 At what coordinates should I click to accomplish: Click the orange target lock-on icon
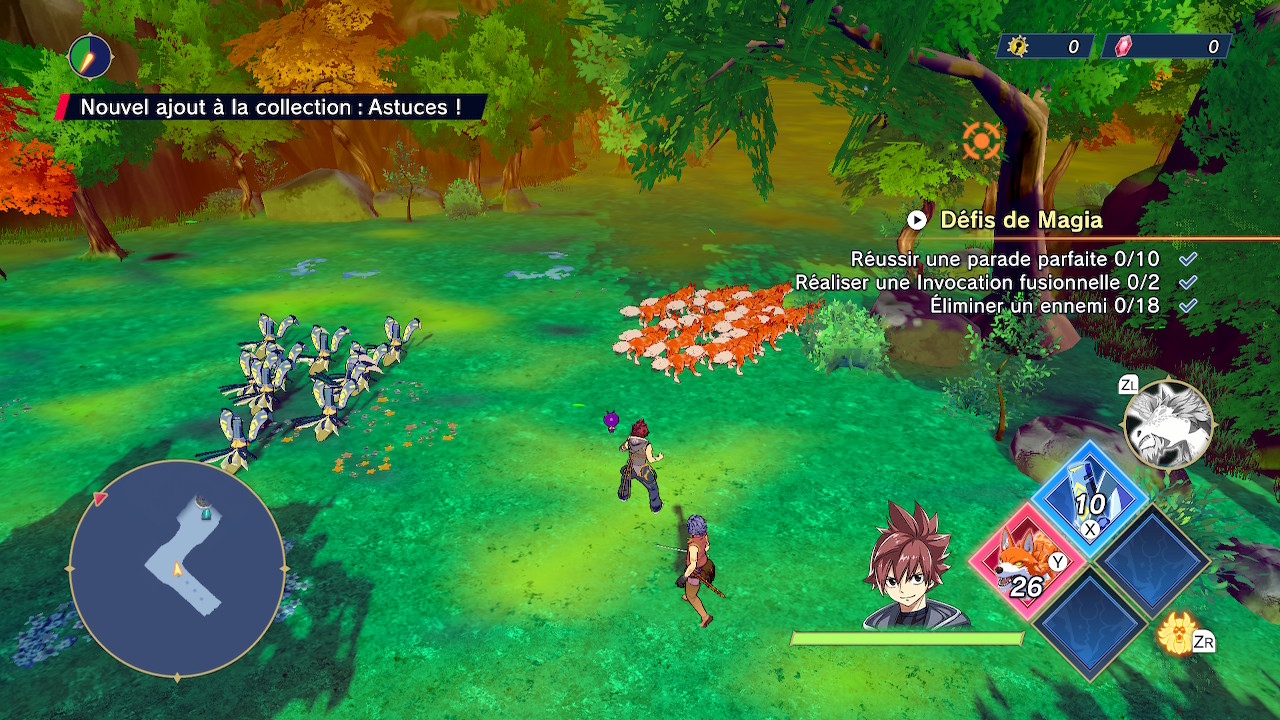click(x=982, y=141)
